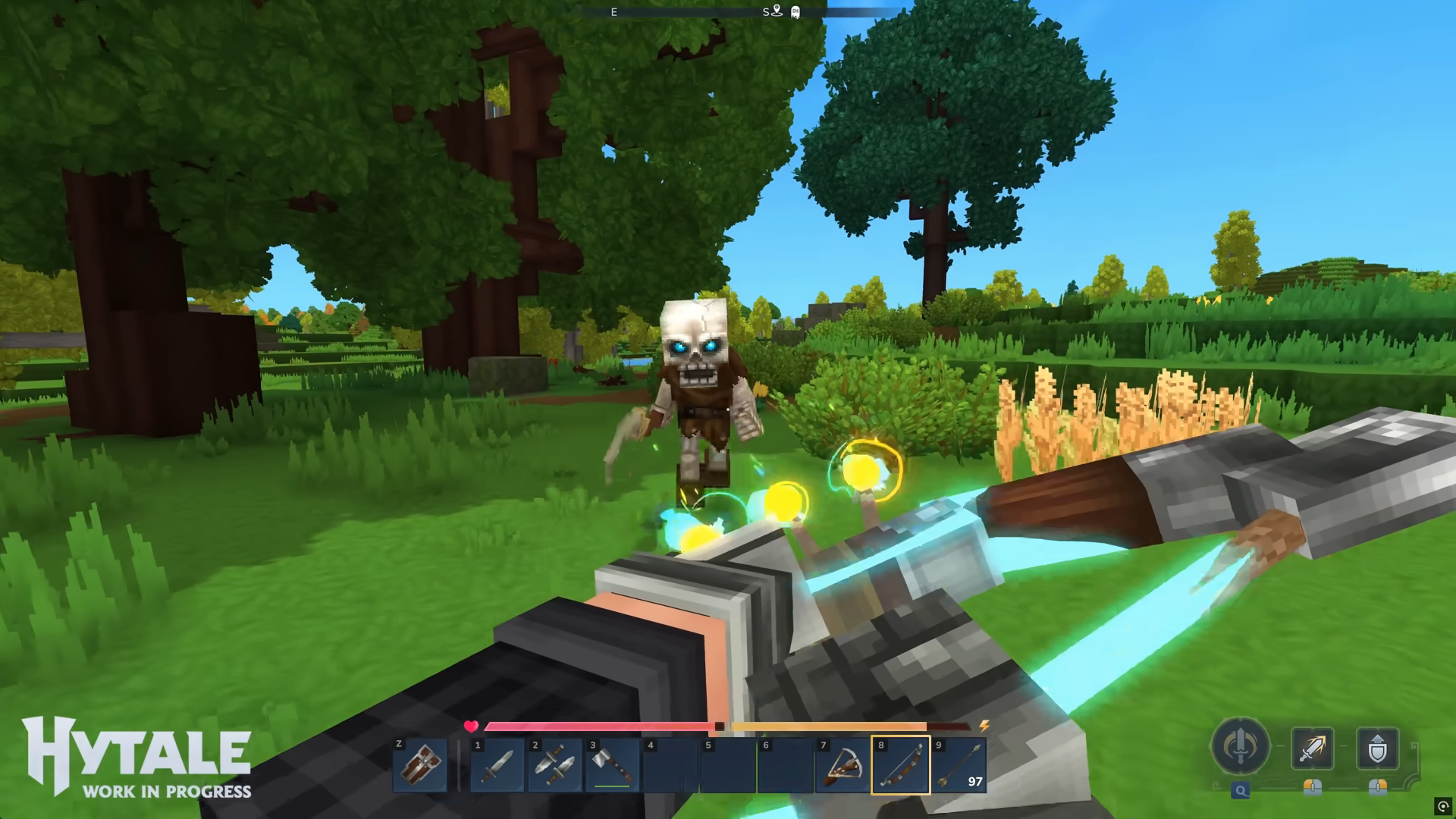Click the map pin marker on compass

click(x=777, y=11)
